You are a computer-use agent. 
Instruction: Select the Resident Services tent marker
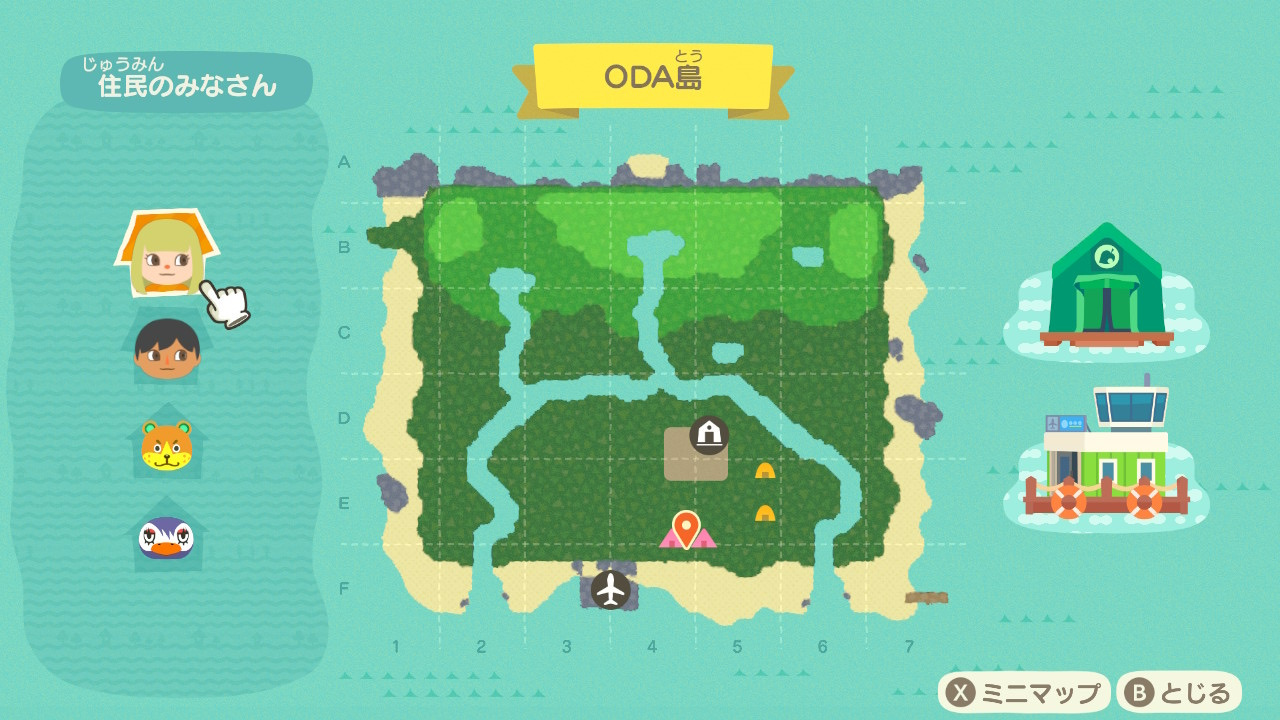pos(709,435)
